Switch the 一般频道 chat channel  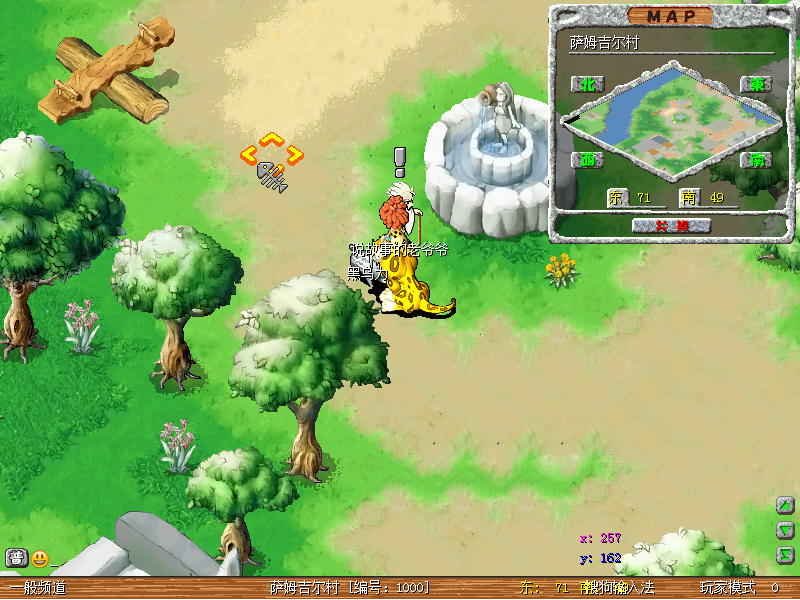[x=38, y=588]
